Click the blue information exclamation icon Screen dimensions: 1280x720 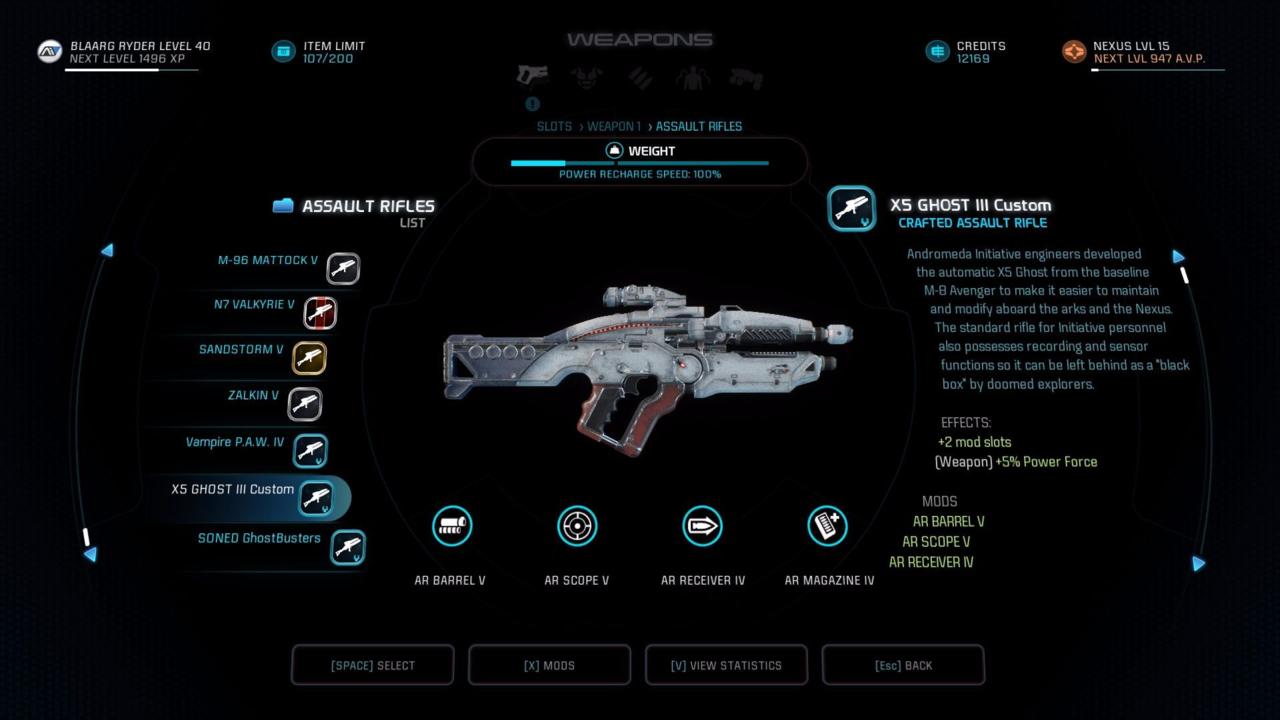[532, 103]
